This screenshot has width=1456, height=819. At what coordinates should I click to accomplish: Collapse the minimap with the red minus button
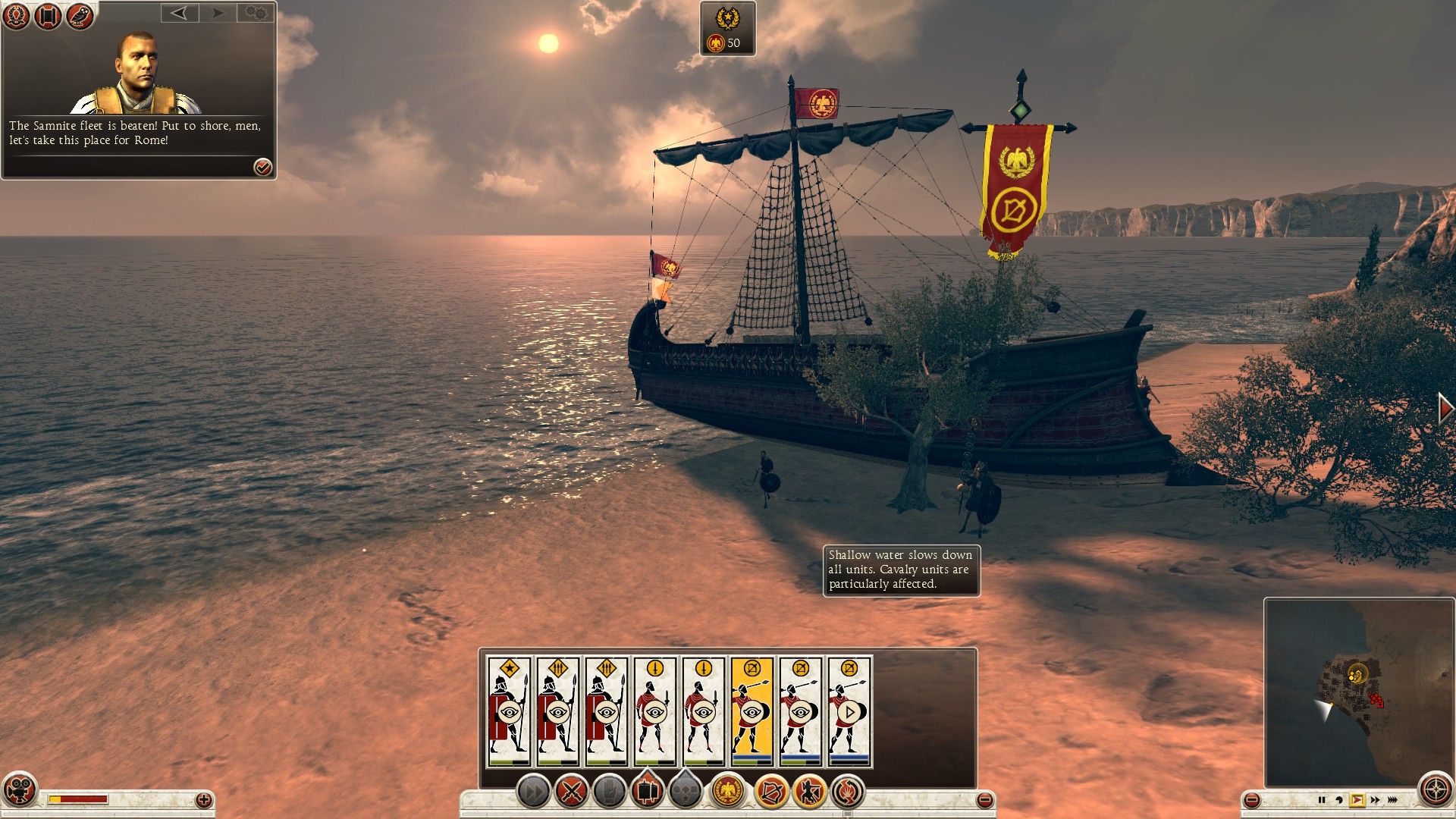click(1253, 800)
